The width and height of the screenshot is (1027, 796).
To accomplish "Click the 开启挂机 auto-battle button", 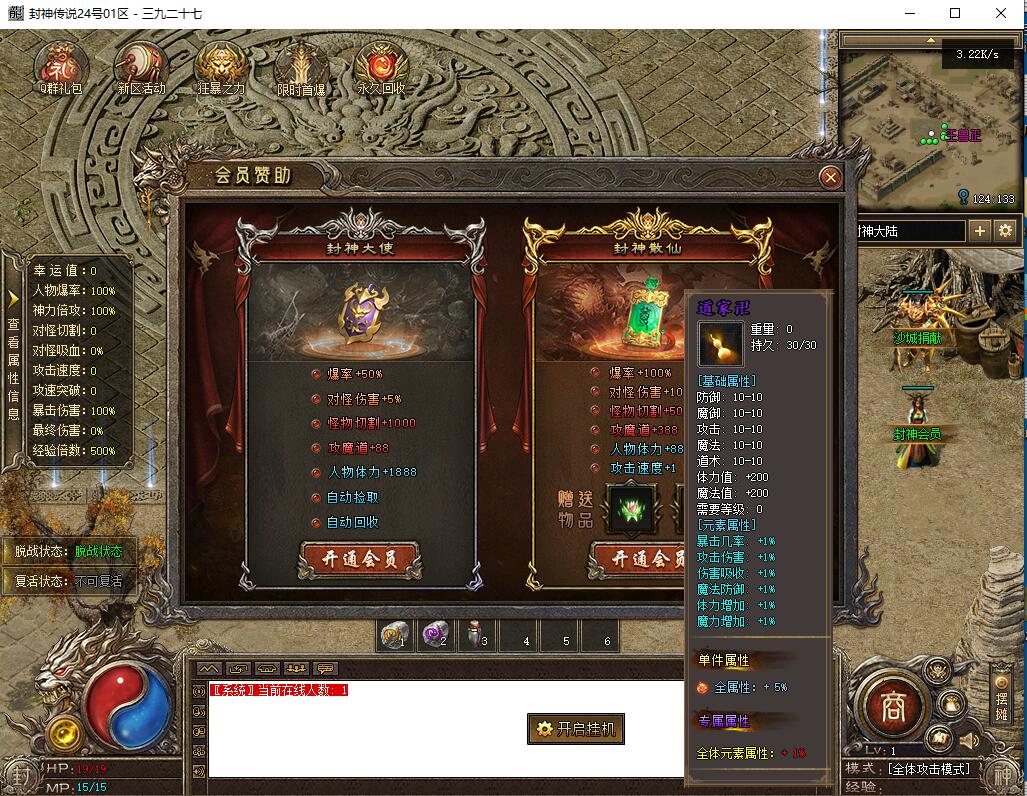I will coord(576,729).
